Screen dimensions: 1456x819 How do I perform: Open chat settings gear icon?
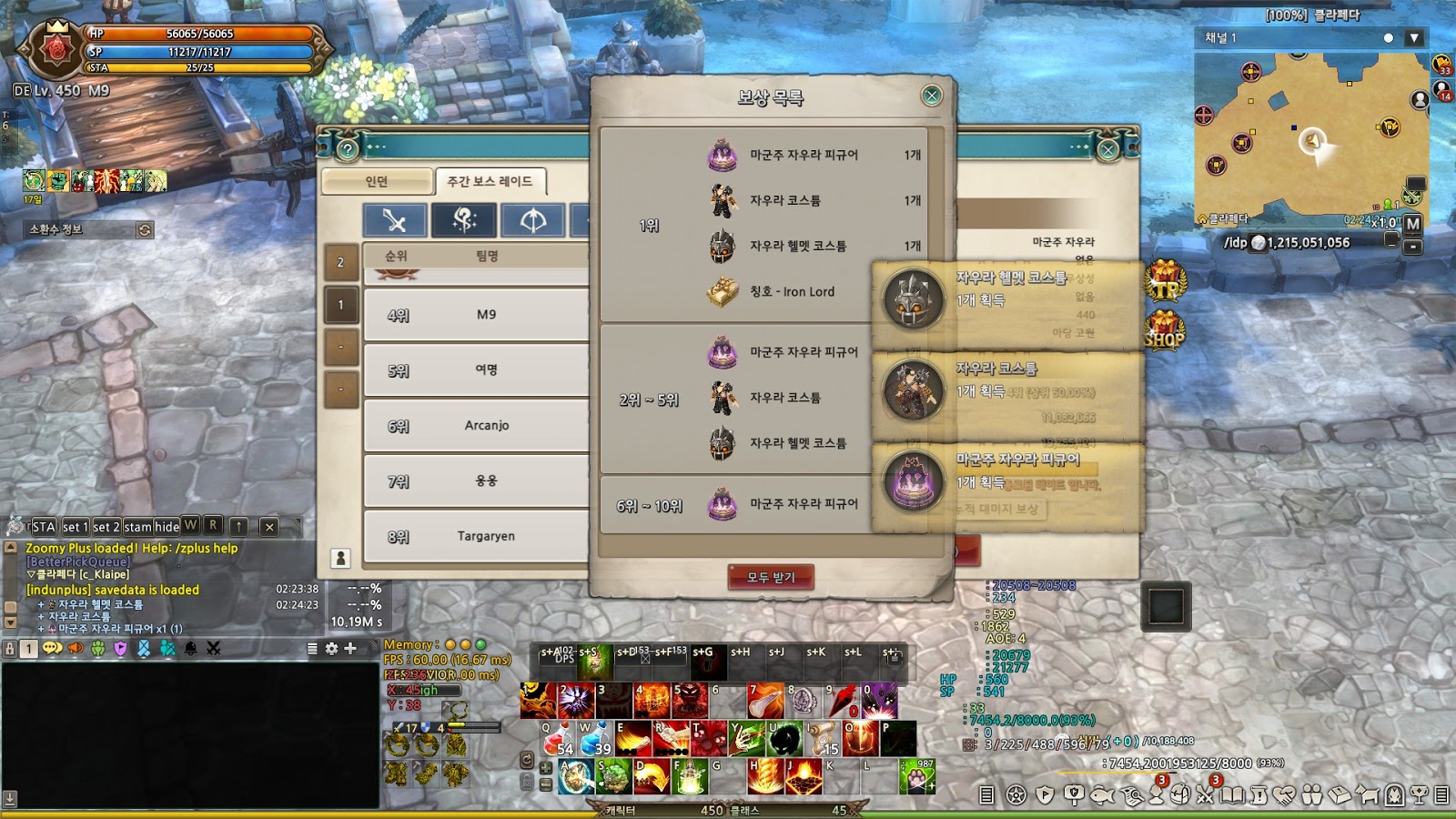pos(331,648)
